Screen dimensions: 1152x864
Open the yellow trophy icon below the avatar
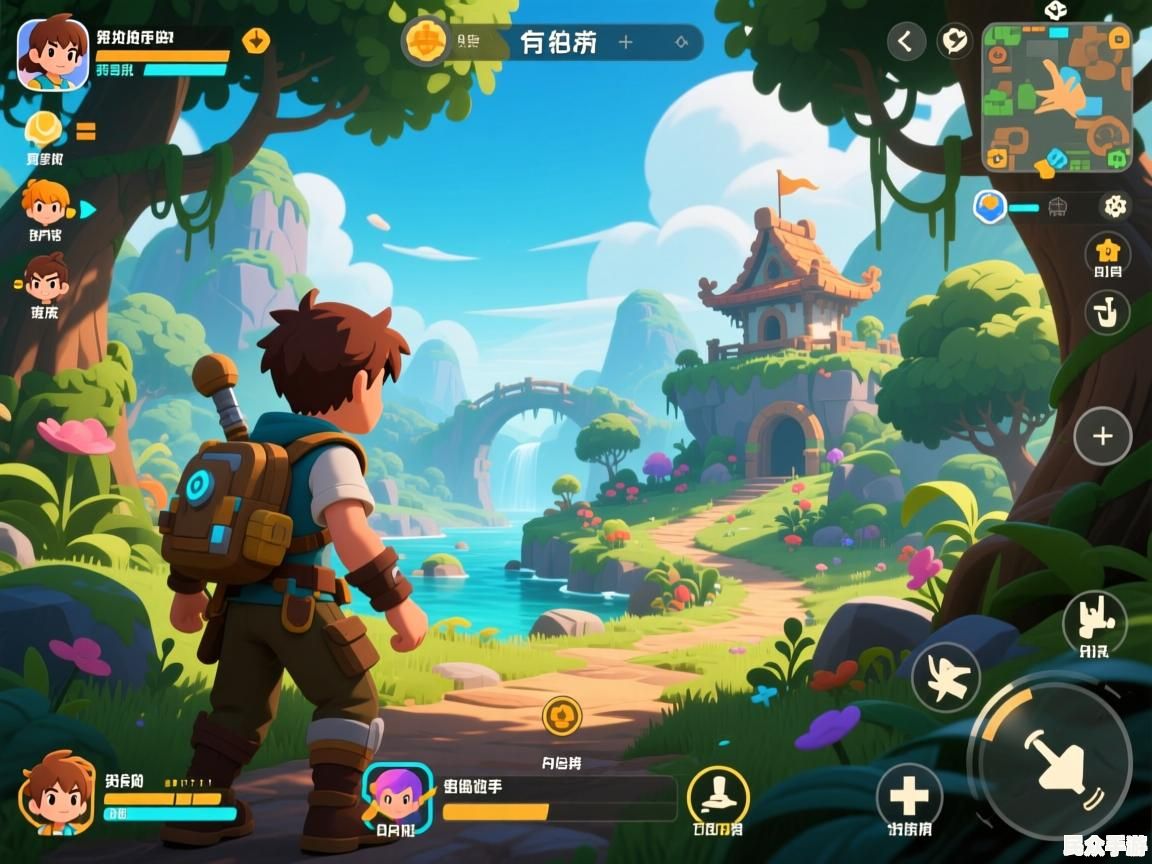tap(44, 129)
